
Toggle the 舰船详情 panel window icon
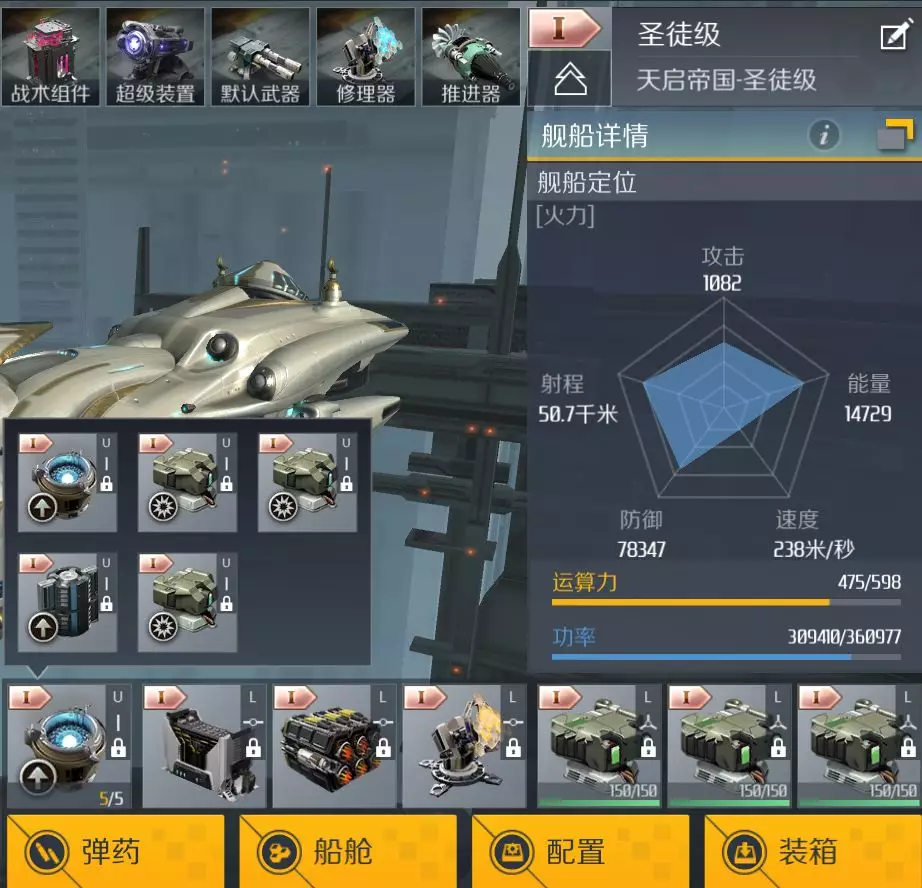point(895,135)
